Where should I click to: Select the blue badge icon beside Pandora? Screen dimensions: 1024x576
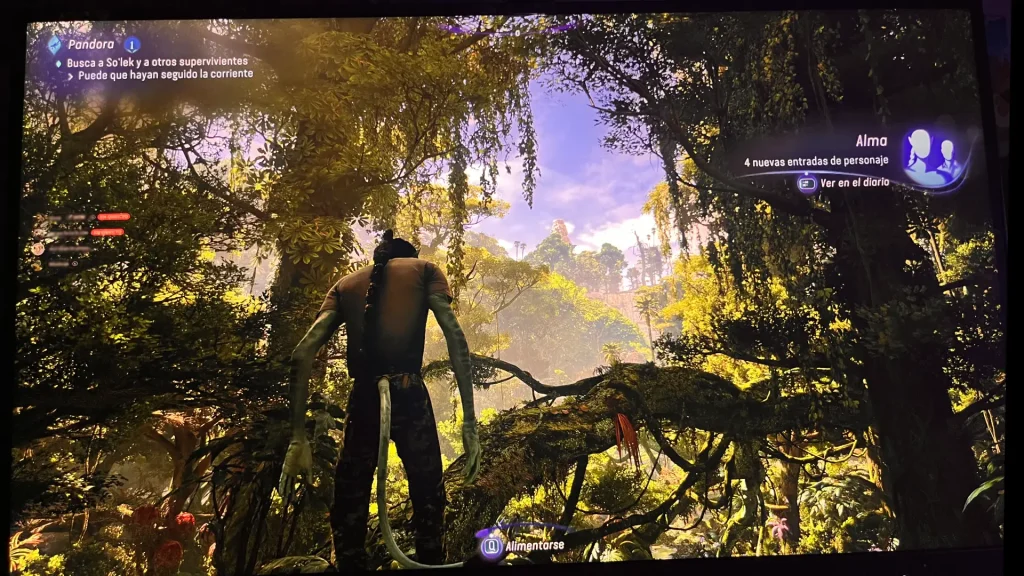tap(132, 44)
